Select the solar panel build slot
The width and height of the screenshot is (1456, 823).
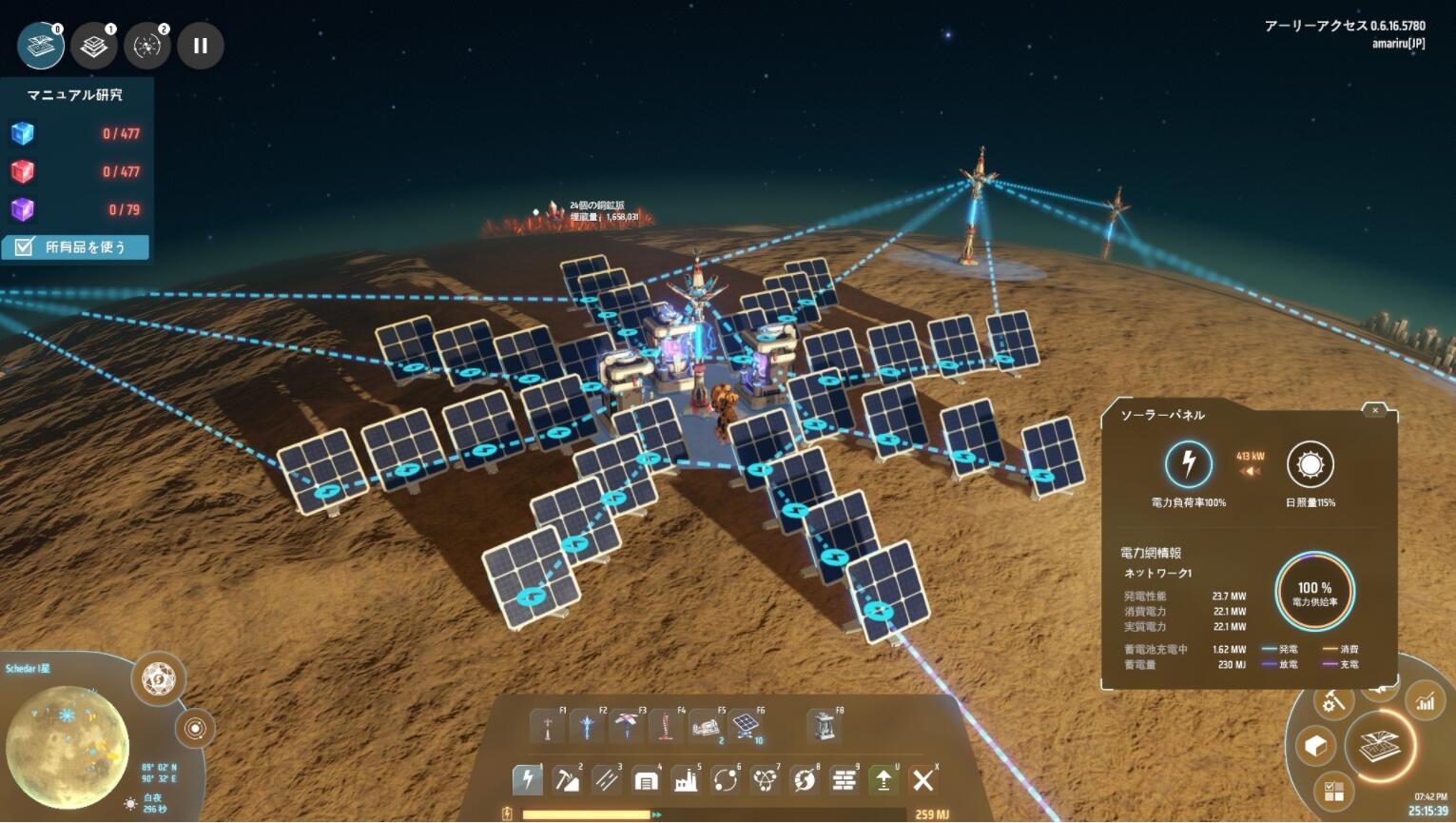pos(747,727)
